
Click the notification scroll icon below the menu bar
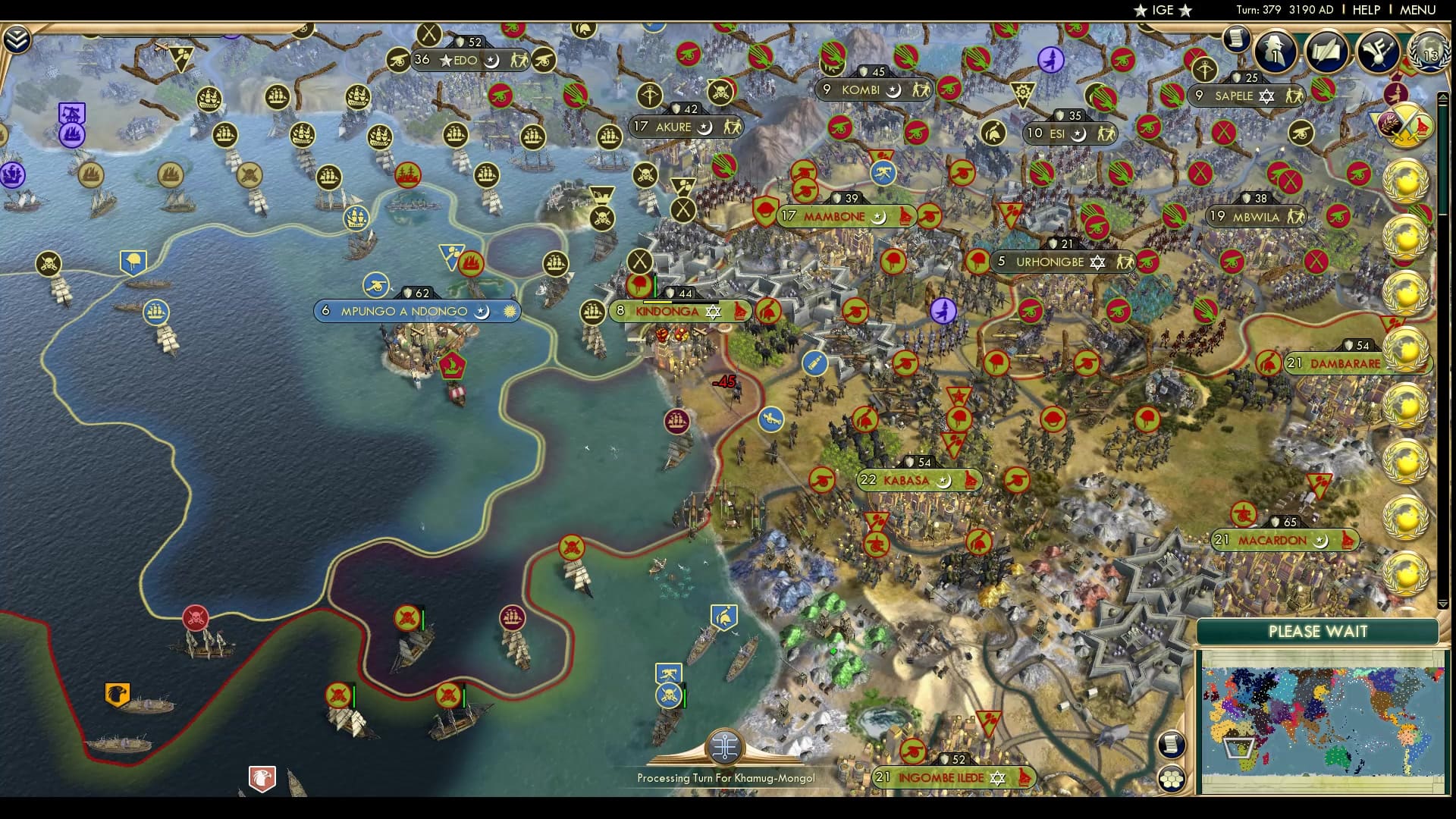coord(1236,39)
